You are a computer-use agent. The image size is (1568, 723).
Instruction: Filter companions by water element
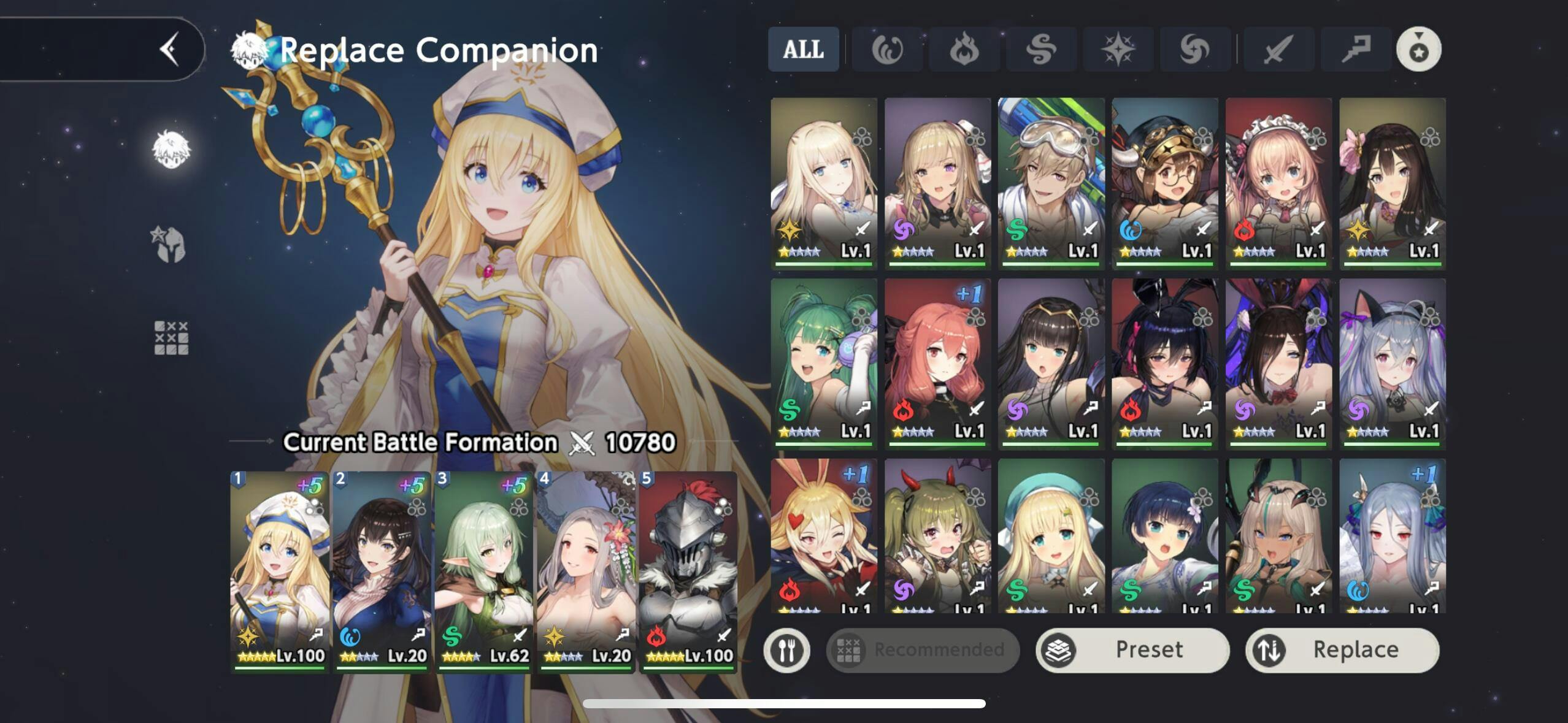pyautogui.click(x=887, y=49)
